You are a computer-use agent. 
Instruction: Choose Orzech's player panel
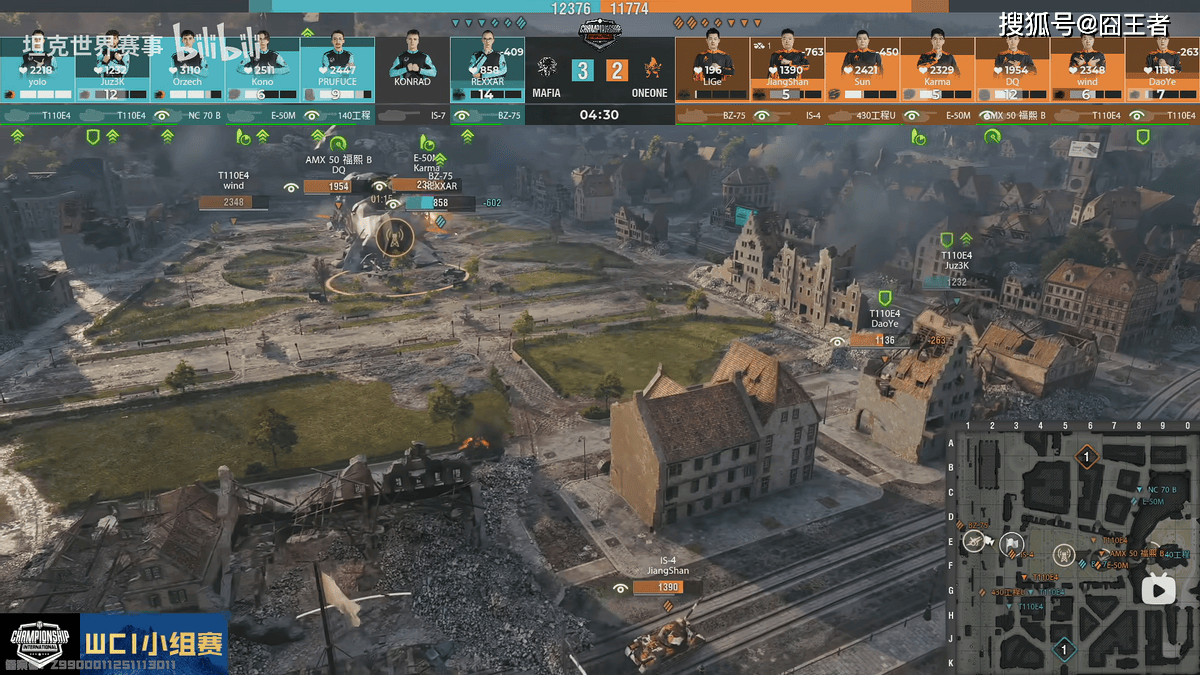click(187, 70)
